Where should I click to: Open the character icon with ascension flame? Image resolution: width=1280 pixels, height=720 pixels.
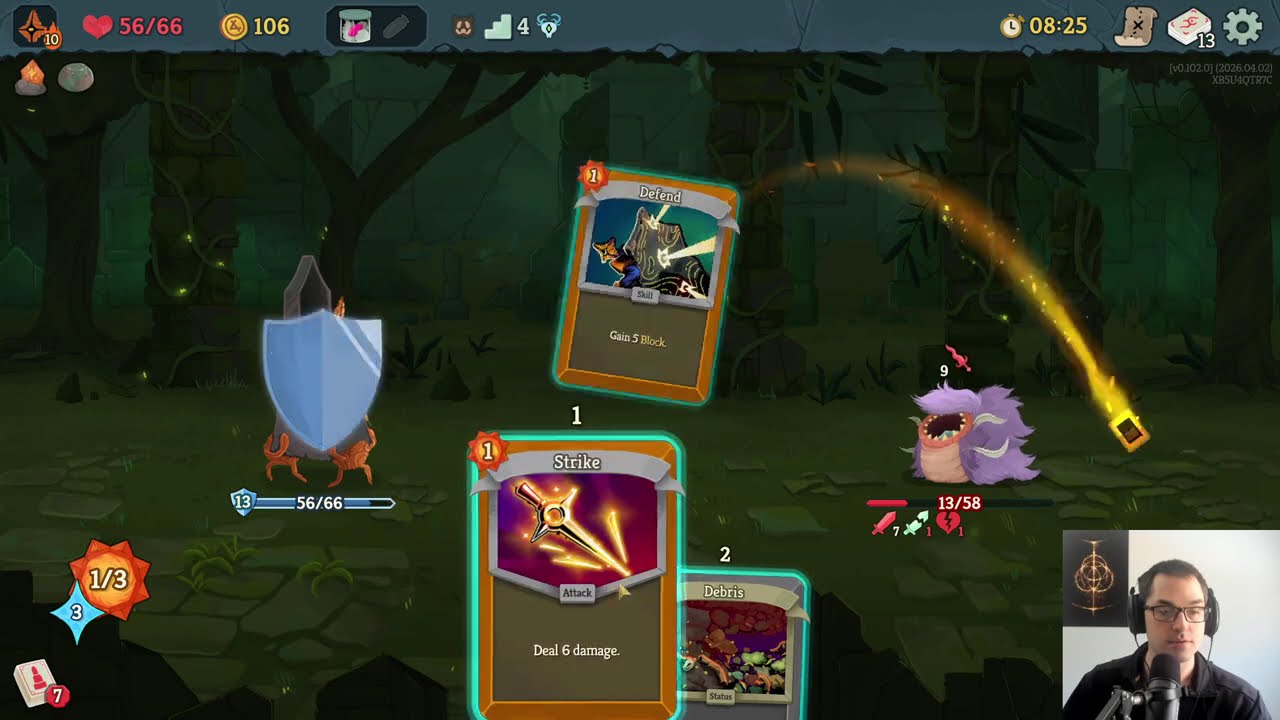coord(37,27)
